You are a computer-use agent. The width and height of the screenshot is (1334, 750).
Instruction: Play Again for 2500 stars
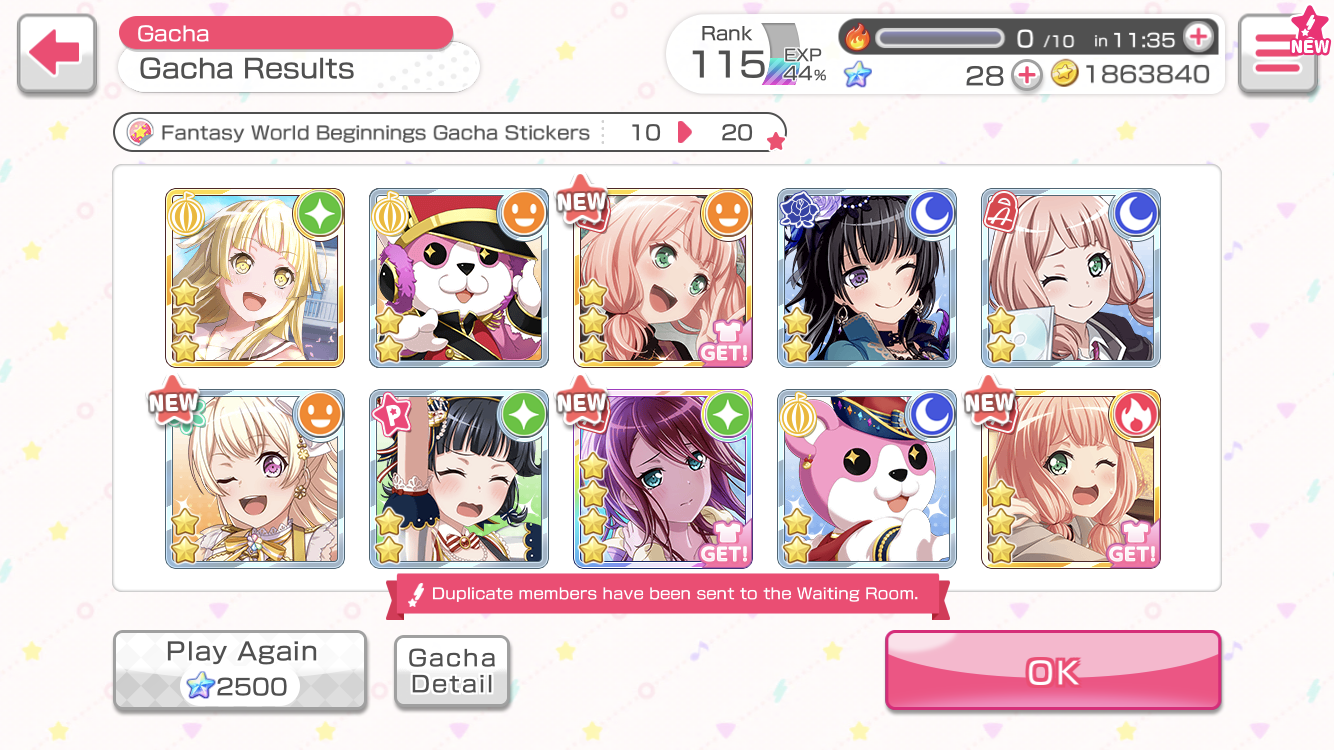point(240,670)
